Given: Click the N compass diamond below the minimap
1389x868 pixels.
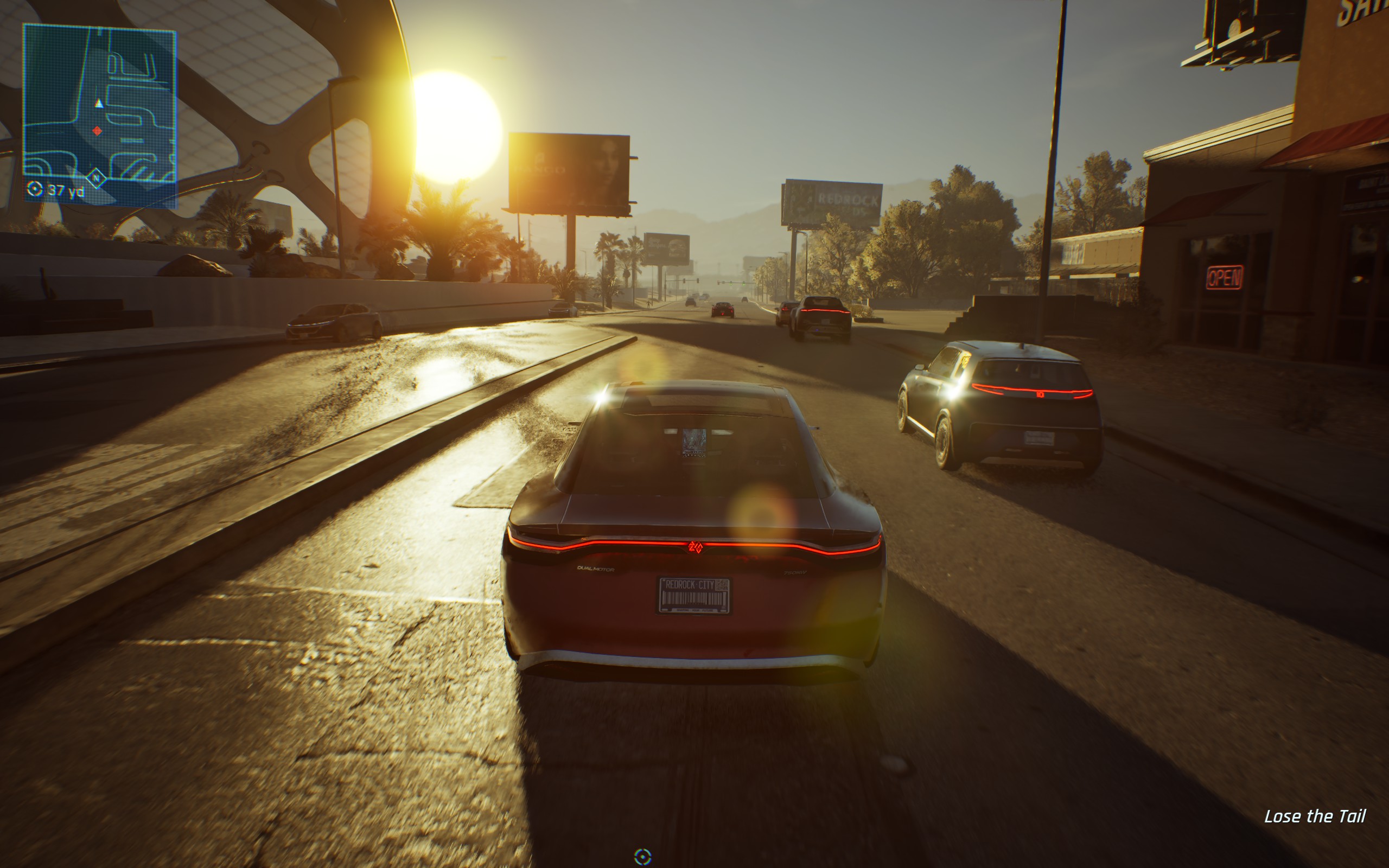Looking at the screenshot, I should pyautogui.click(x=96, y=179).
